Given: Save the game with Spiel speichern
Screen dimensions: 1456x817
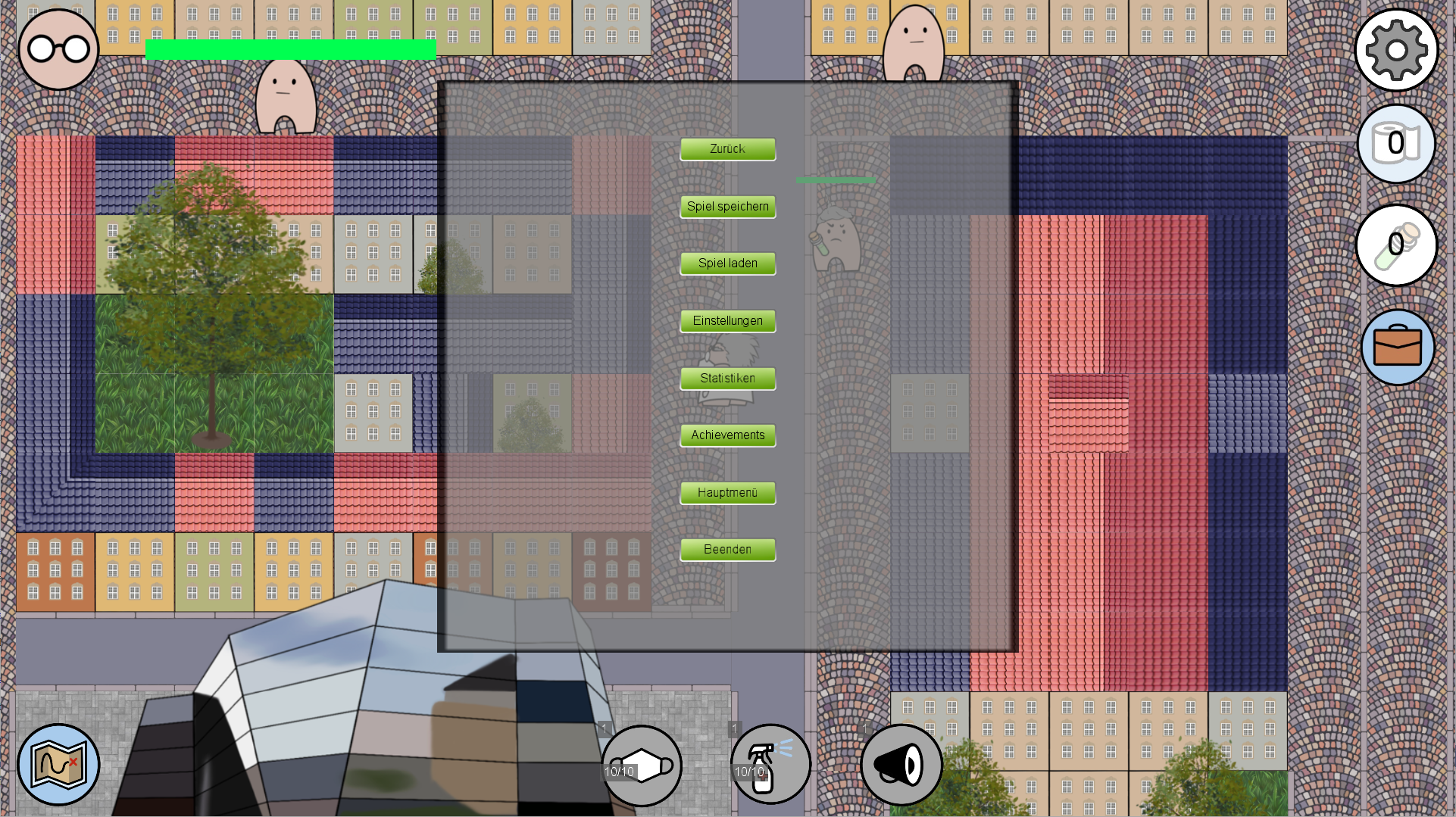Looking at the screenshot, I should coord(727,207).
